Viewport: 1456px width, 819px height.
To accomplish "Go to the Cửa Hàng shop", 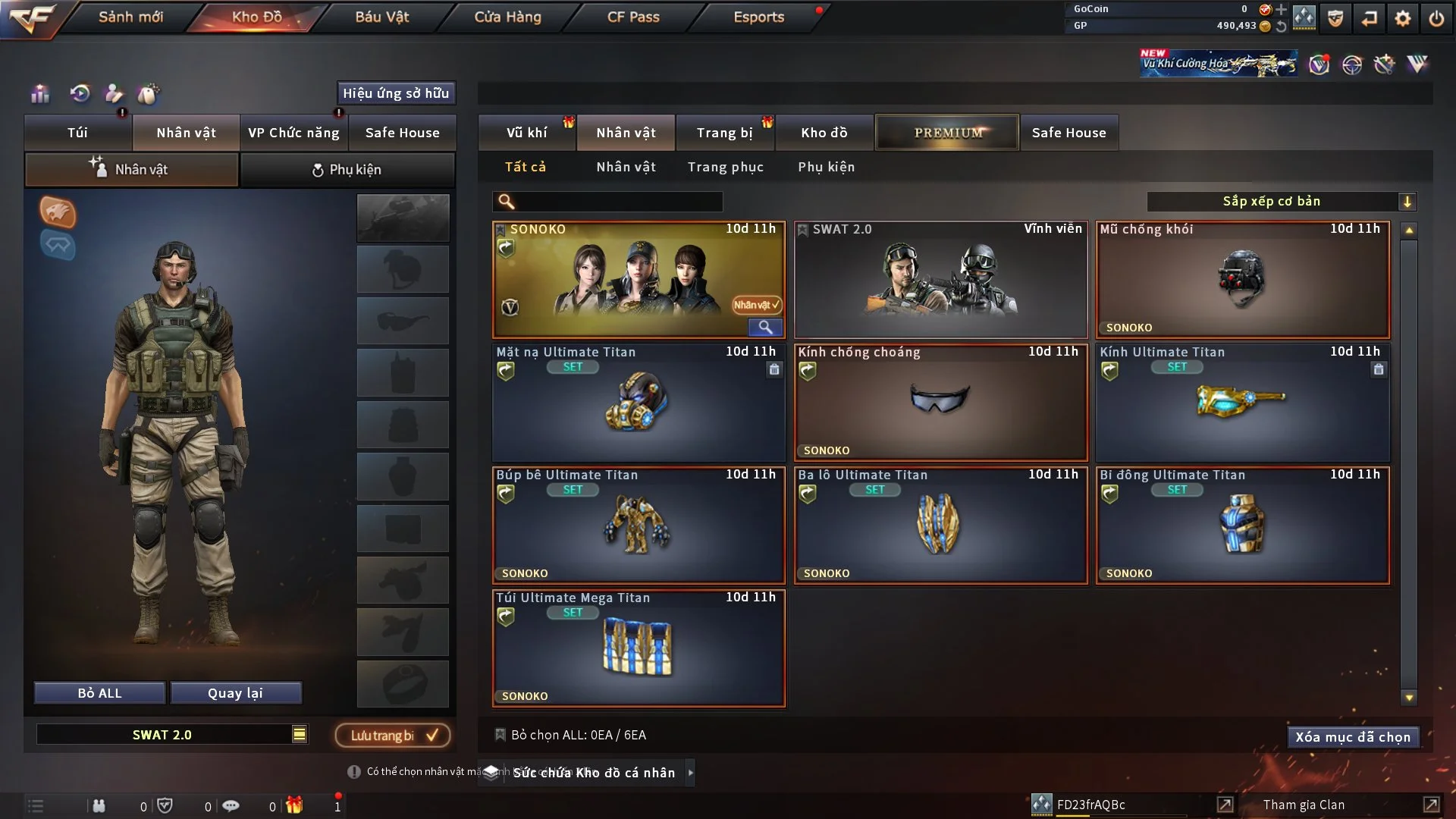I will click(507, 17).
